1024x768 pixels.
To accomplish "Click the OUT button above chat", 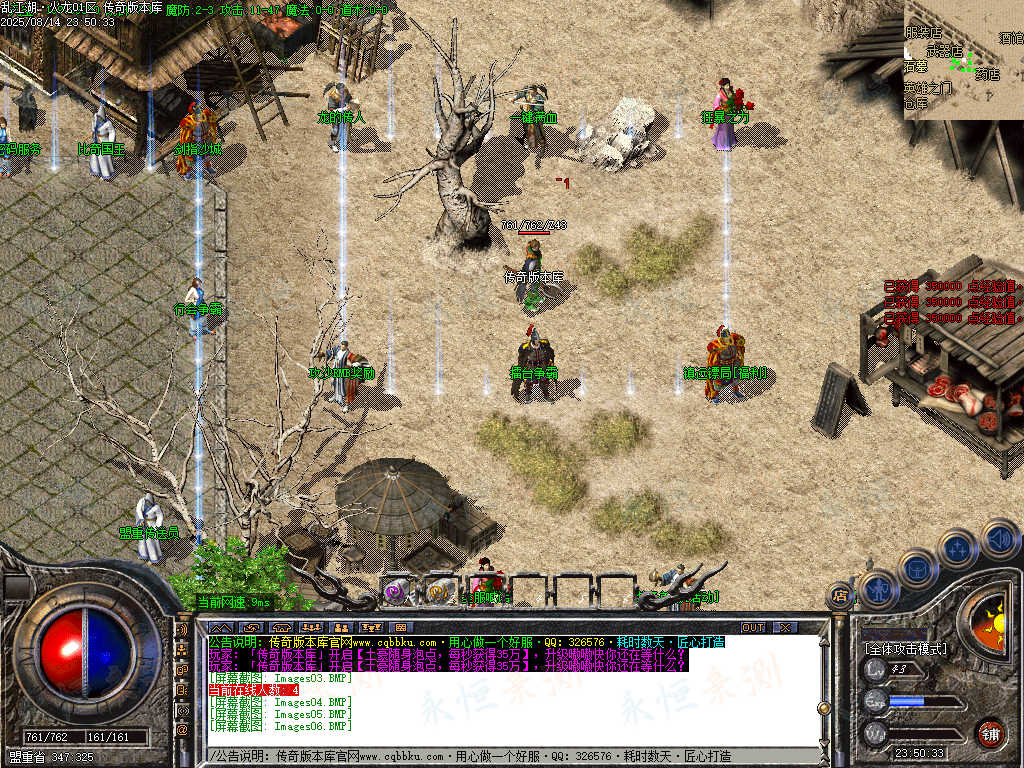I will [752, 628].
